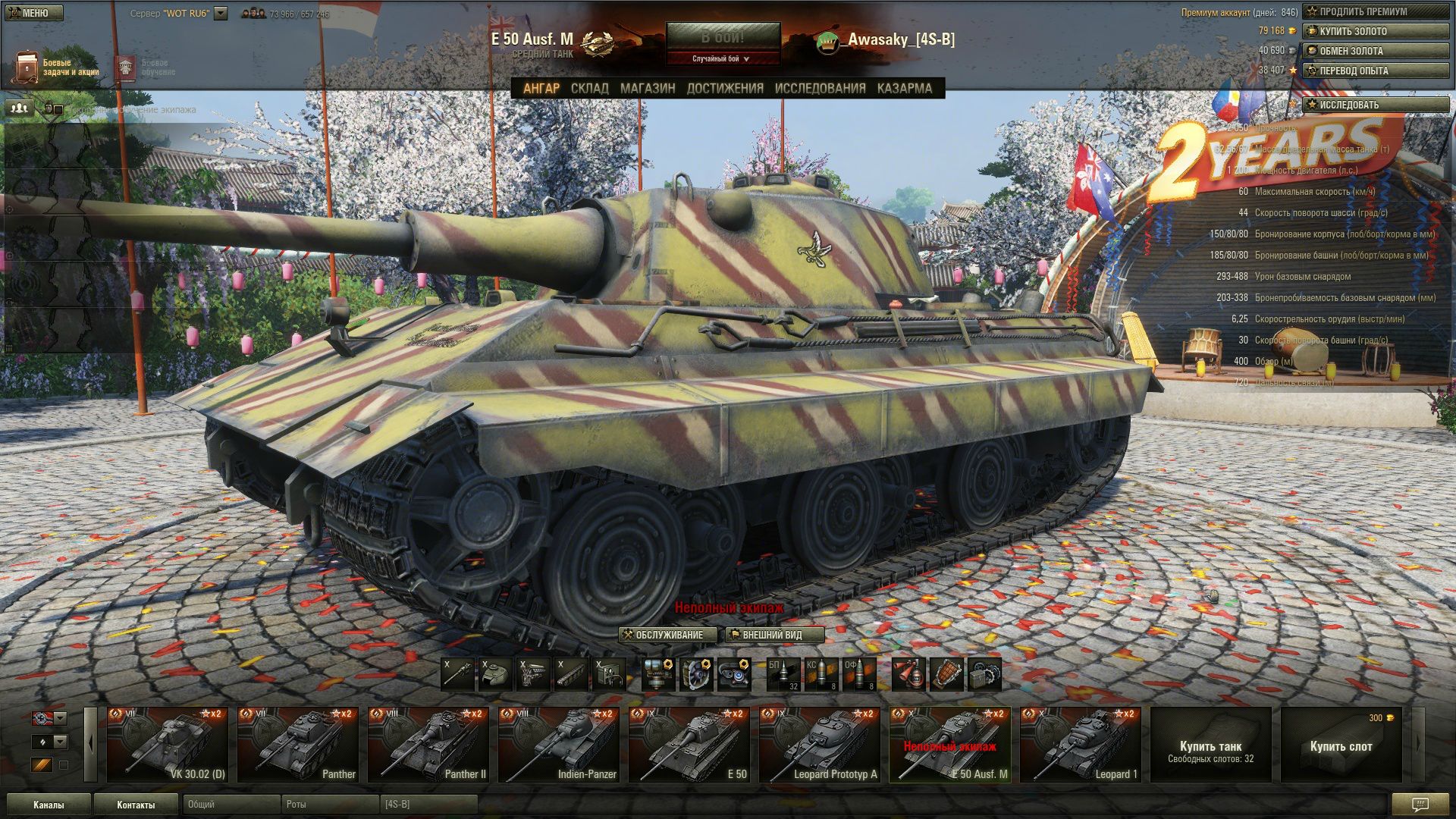Click the Купить танк slot
Screen dimensions: 1456x819
1210,745
